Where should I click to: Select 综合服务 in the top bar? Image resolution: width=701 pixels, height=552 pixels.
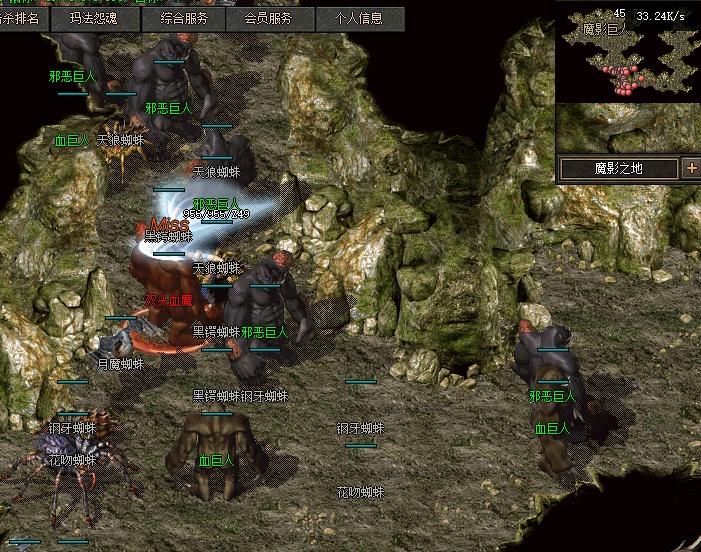pyautogui.click(x=184, y=18)
